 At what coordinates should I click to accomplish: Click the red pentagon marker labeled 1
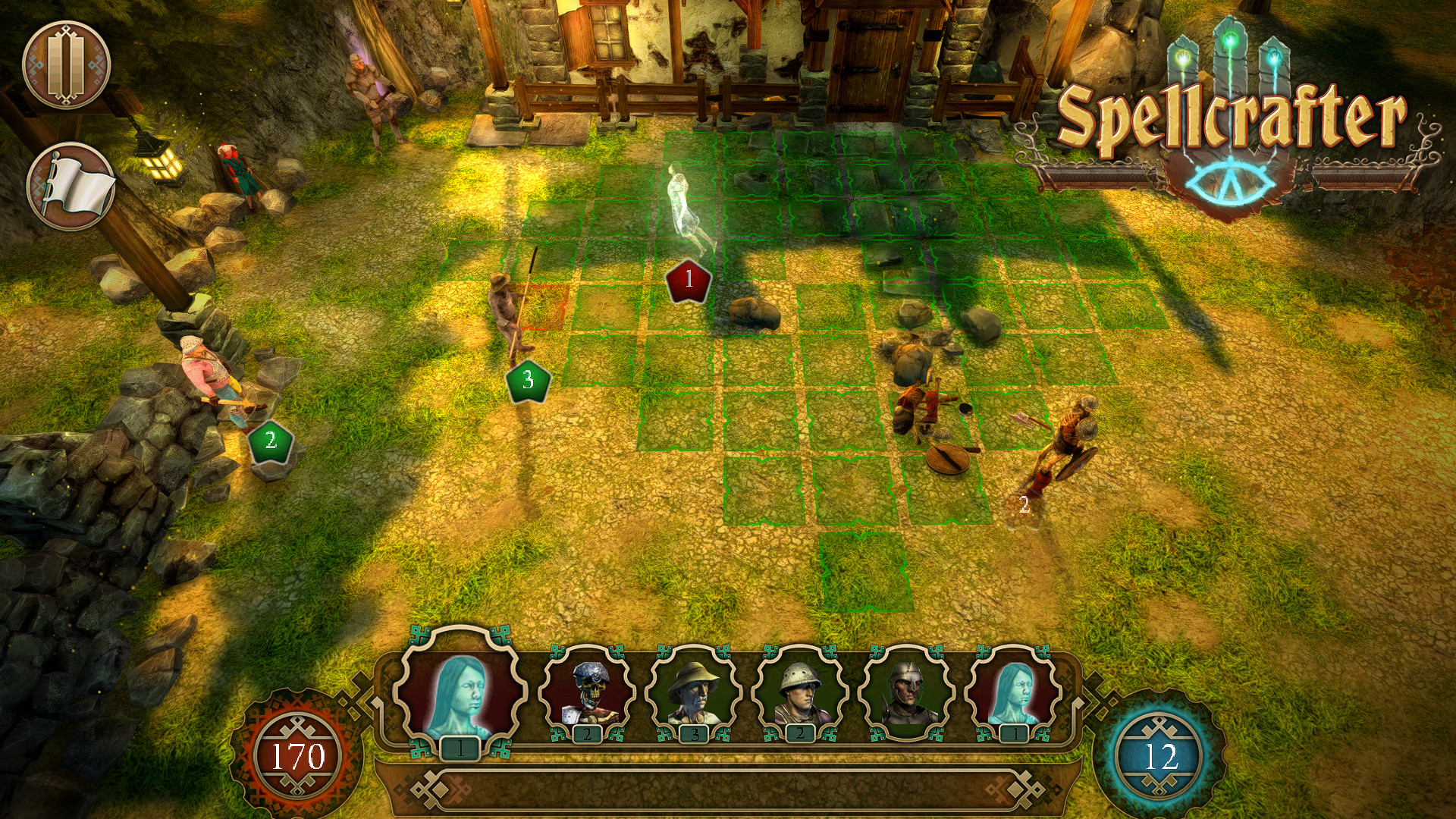[x=687, y=281]
